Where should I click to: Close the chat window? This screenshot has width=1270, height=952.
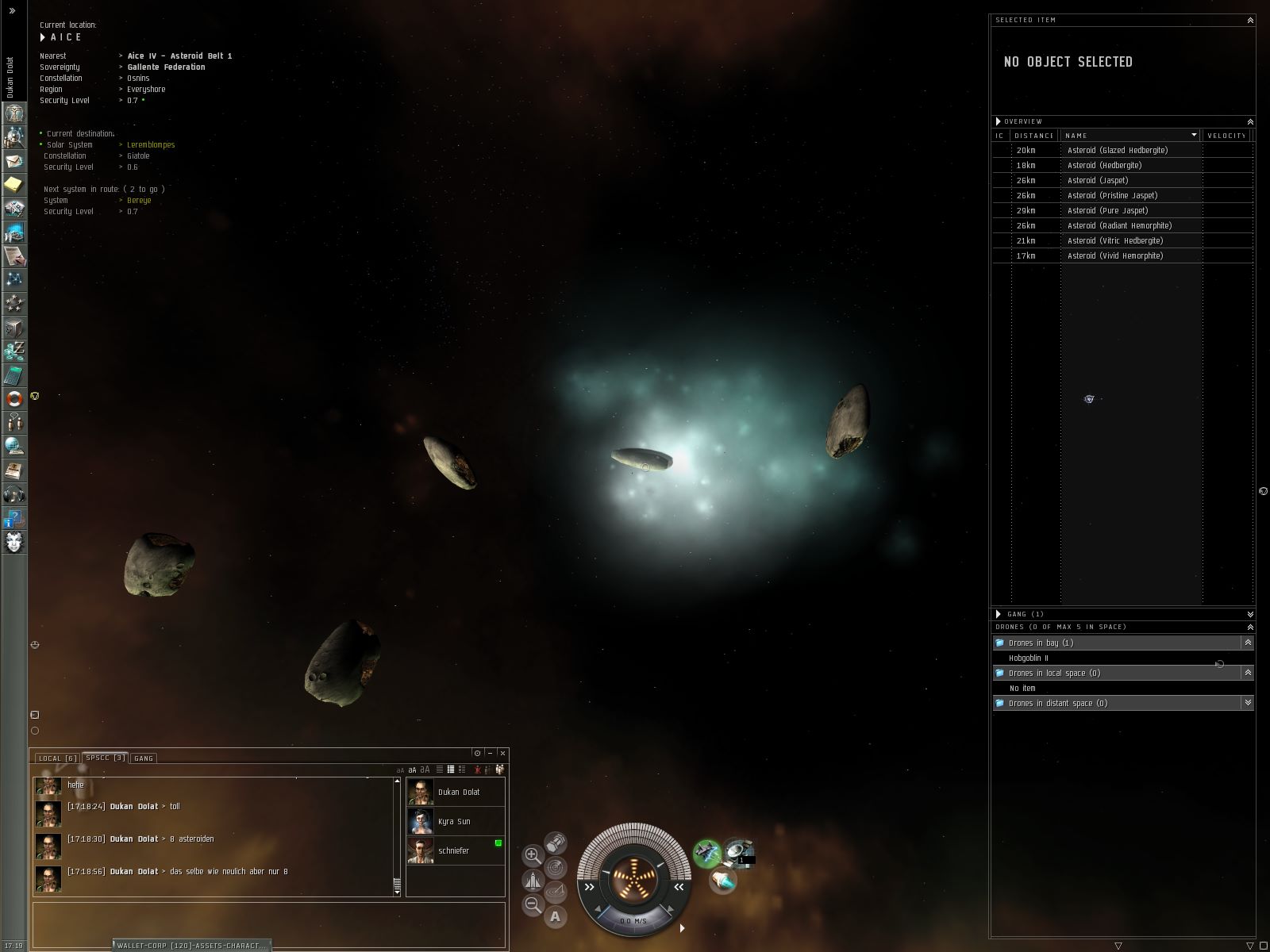point(502,753)
